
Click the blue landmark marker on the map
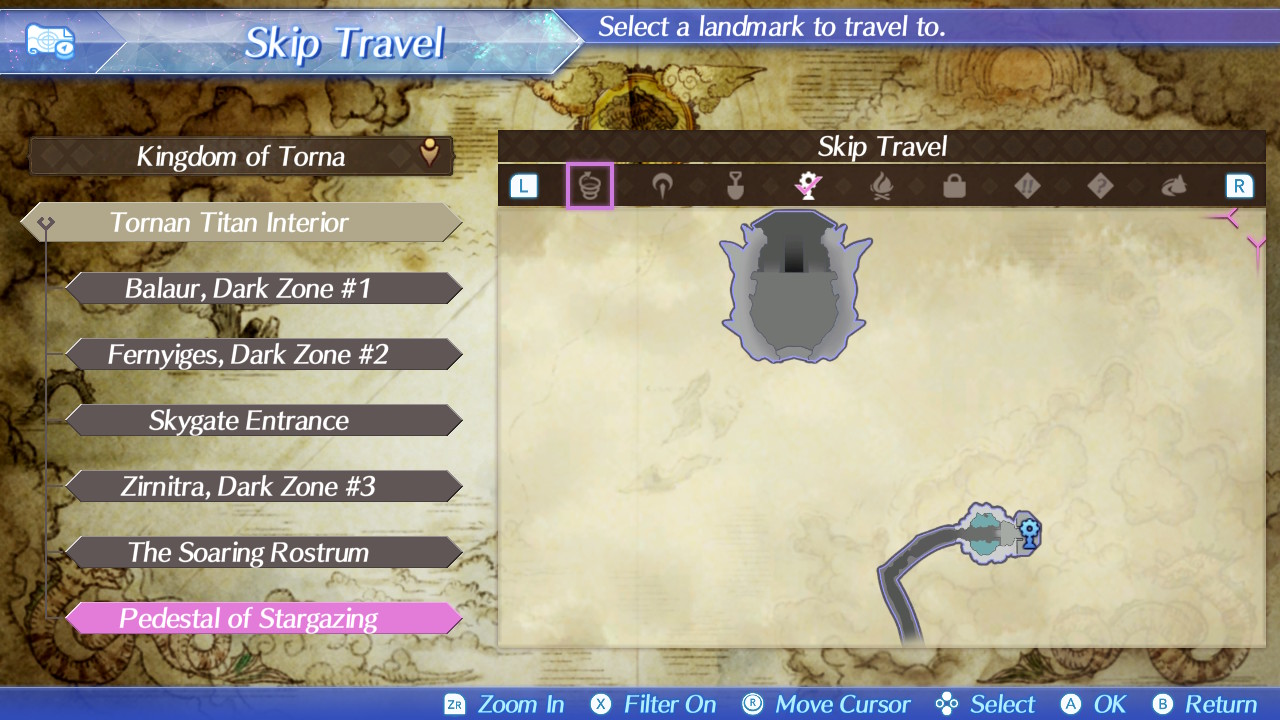[x=1029, y=530]
